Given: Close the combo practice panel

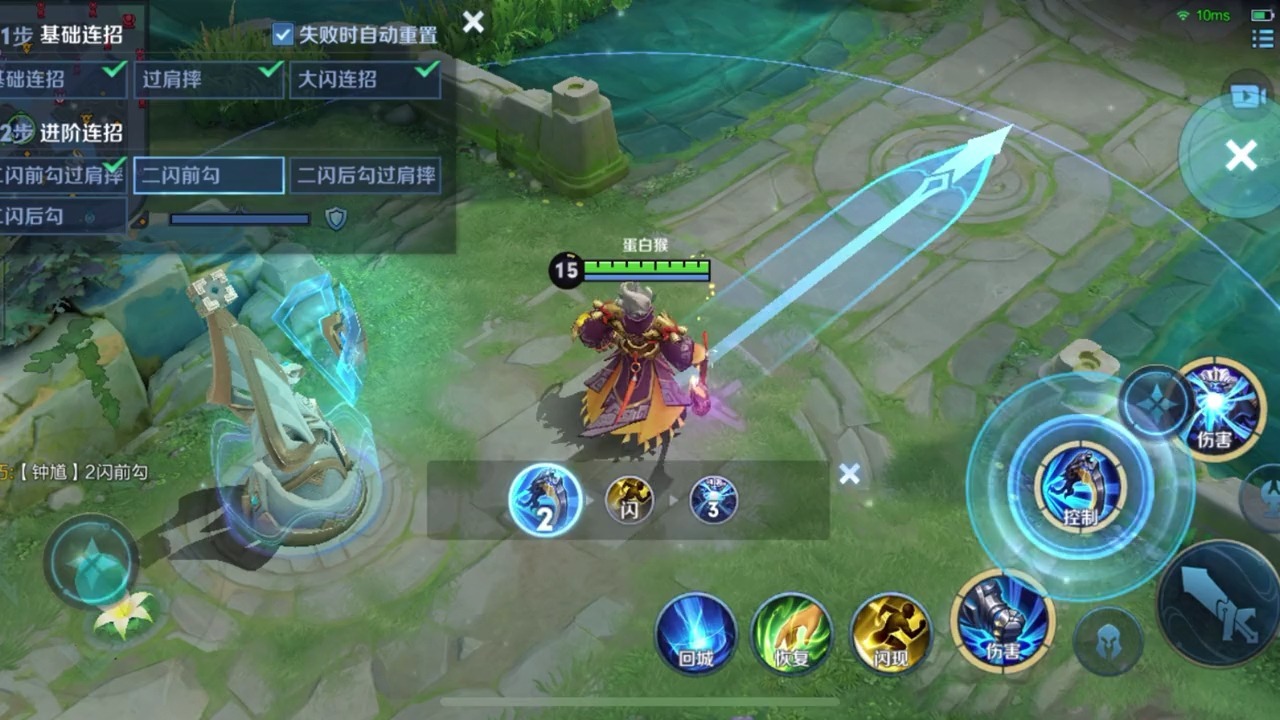Looking at the screenshot, I should tap(473, 22).
